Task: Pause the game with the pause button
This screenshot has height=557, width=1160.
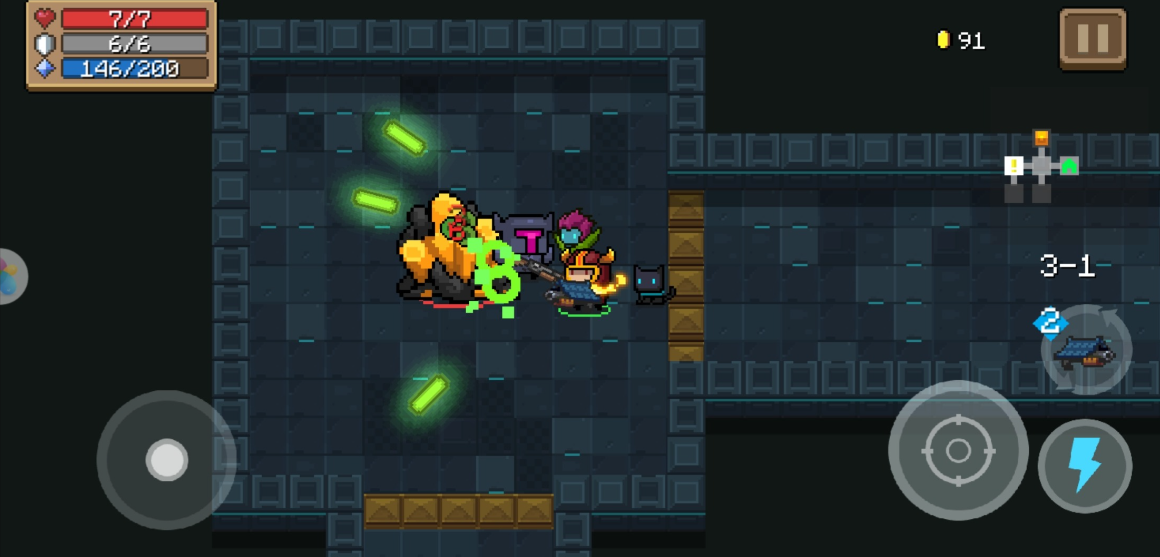Action: tap(1092, 39)
